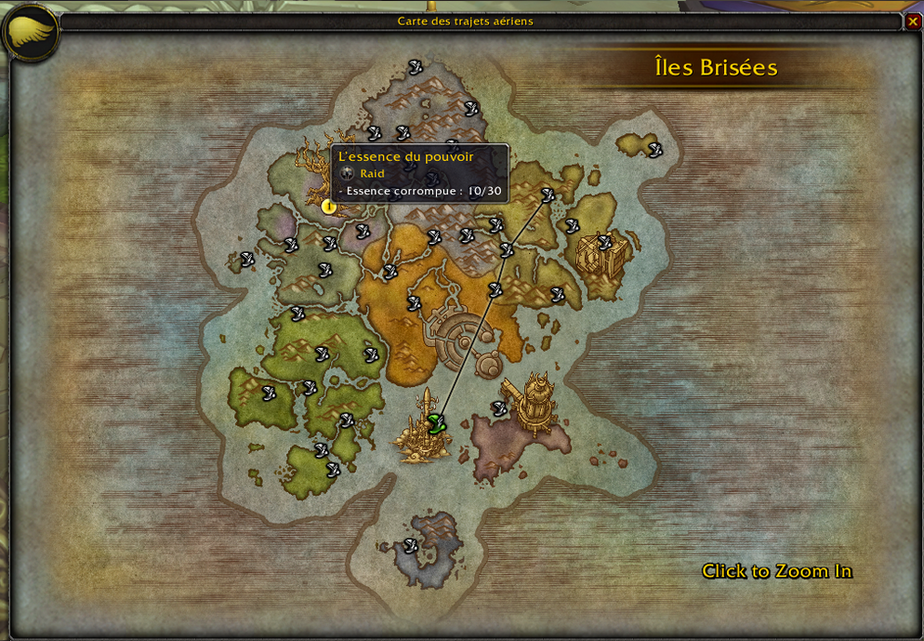
Task: Select the flight point at the eastern golden citadel
Action: point(604,242)
